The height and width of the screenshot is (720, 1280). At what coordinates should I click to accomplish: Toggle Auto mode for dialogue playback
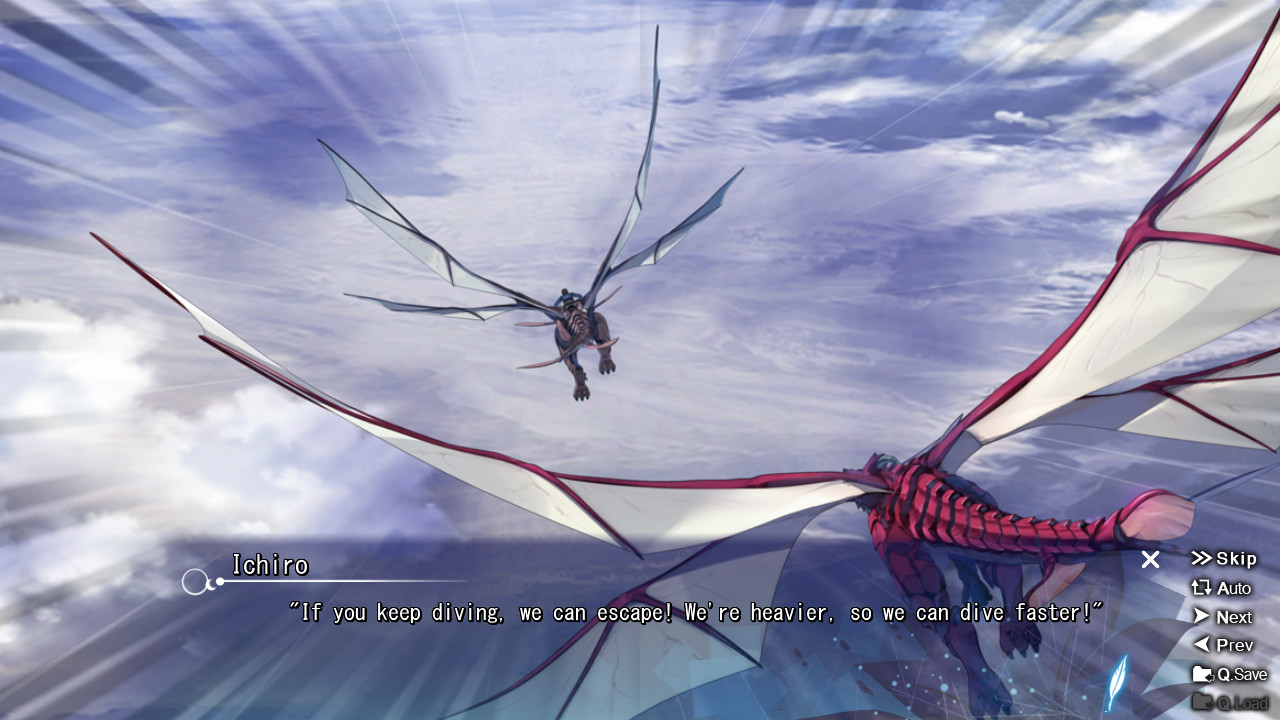tap(1230, 588)
